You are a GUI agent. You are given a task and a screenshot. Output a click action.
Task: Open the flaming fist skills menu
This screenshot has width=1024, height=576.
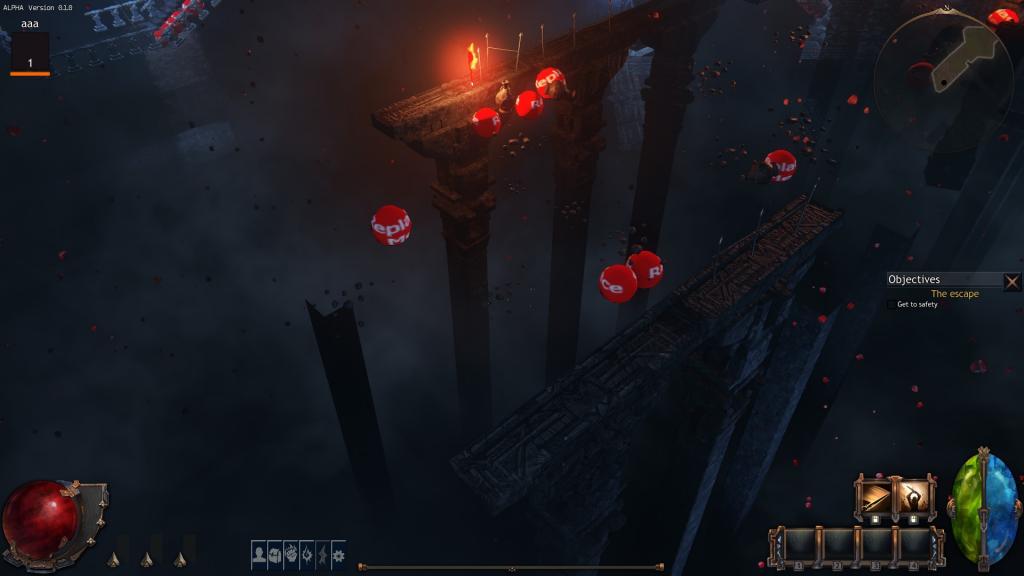click(x=291, y=554)
